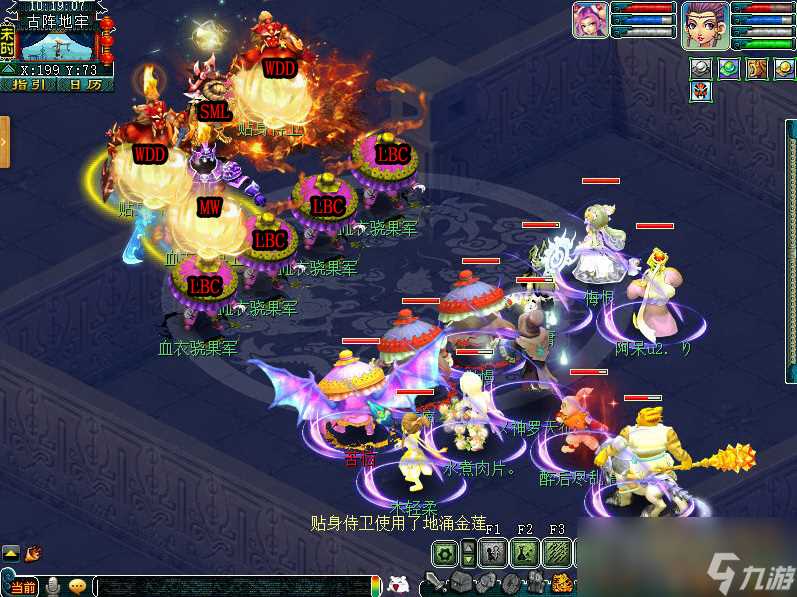This screenshot has width=797, height=597.
Task: Switch the chat channel with 当前 button
Action: [x=22, y=586]
